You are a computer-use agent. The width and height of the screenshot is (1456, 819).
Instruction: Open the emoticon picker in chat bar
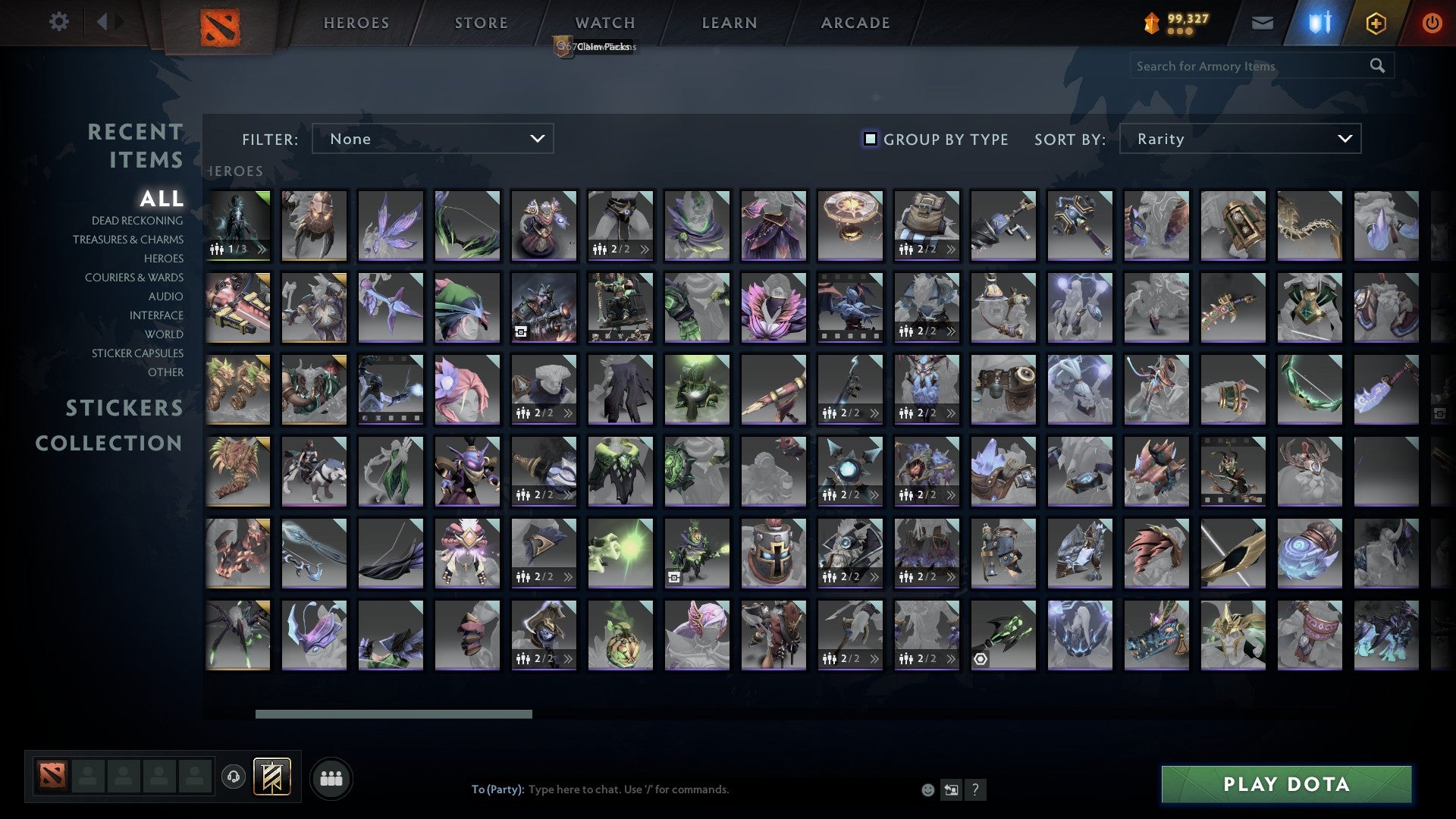point(927,789)
